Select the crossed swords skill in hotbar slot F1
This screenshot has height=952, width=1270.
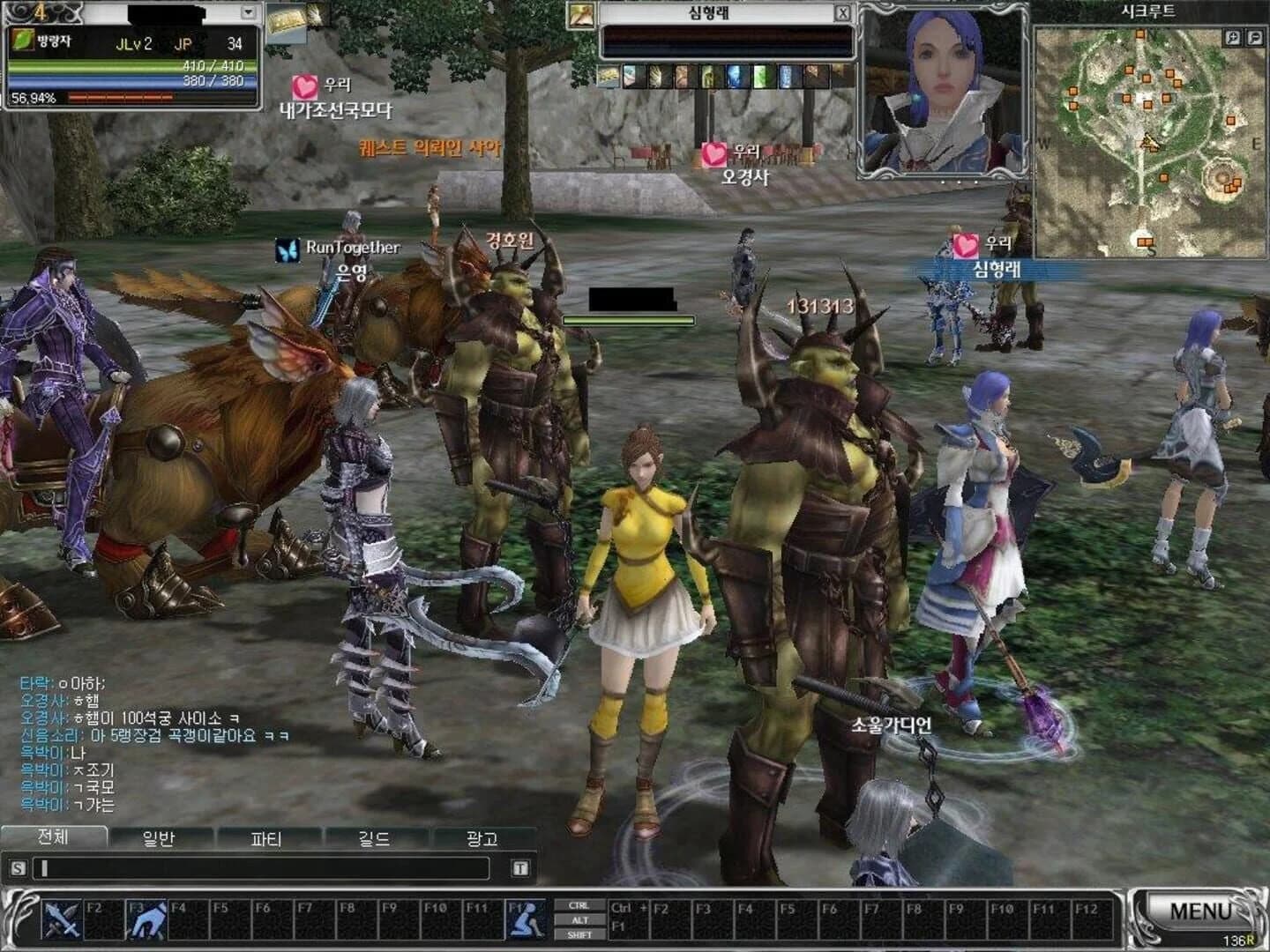pyautogui.click(x=62, y=921)
